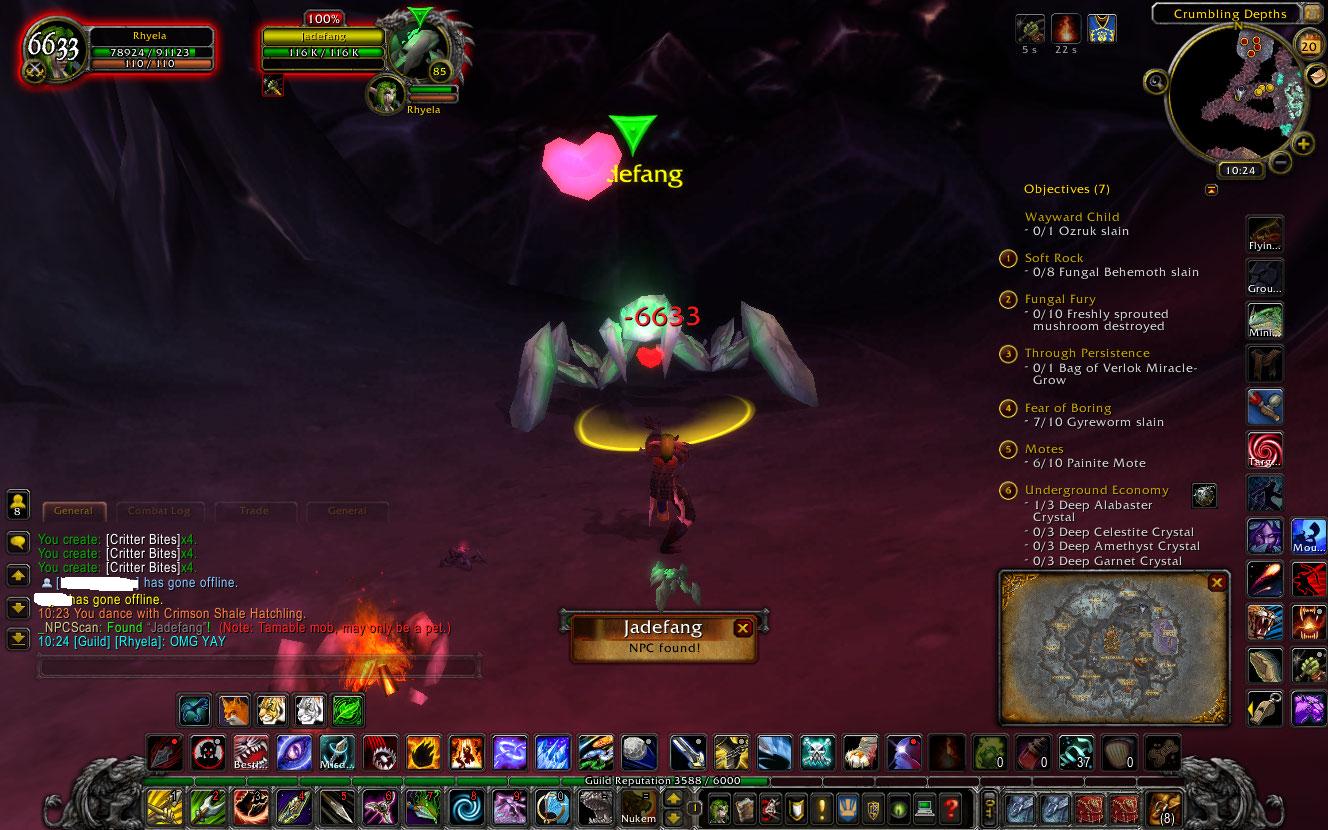Open the backpack bag showing (8)
The width and height of the screenshot is (1328, 830).
point(1162,807)
